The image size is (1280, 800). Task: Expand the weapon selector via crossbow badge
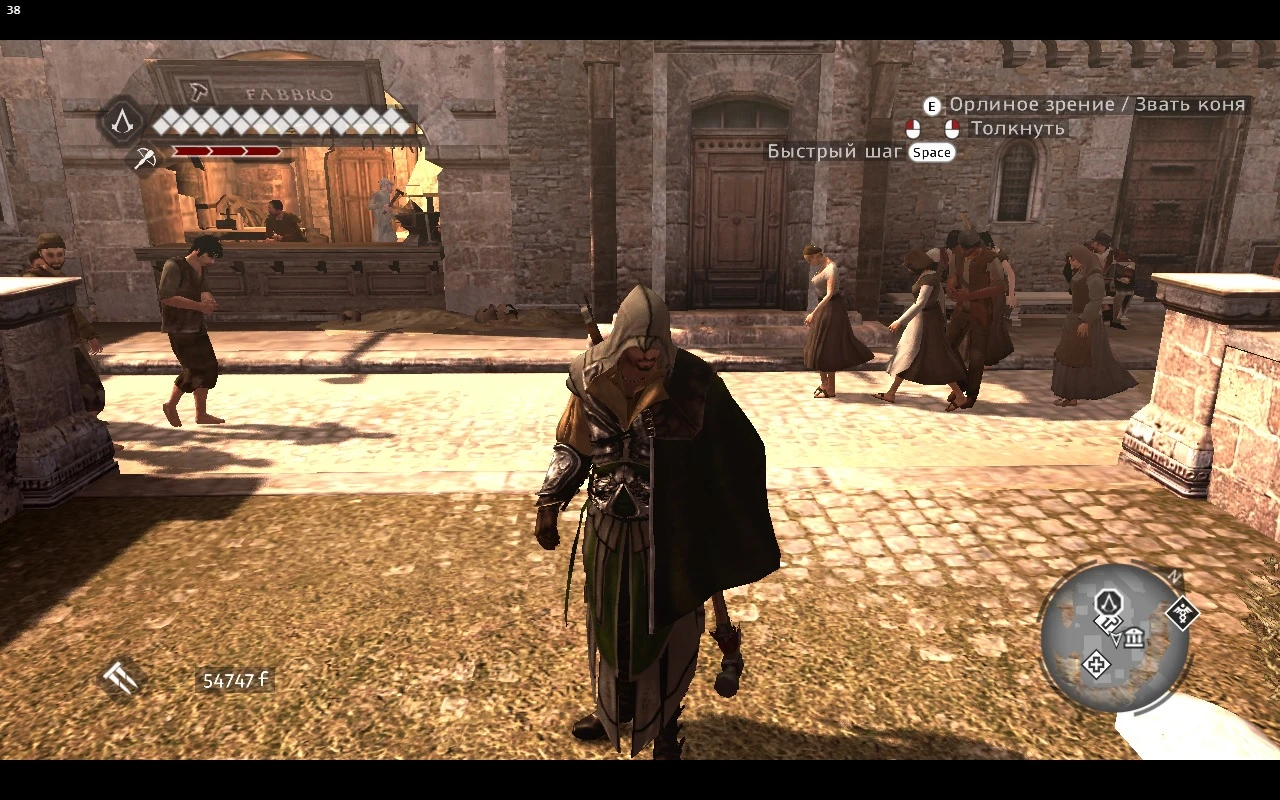(146, 155)
